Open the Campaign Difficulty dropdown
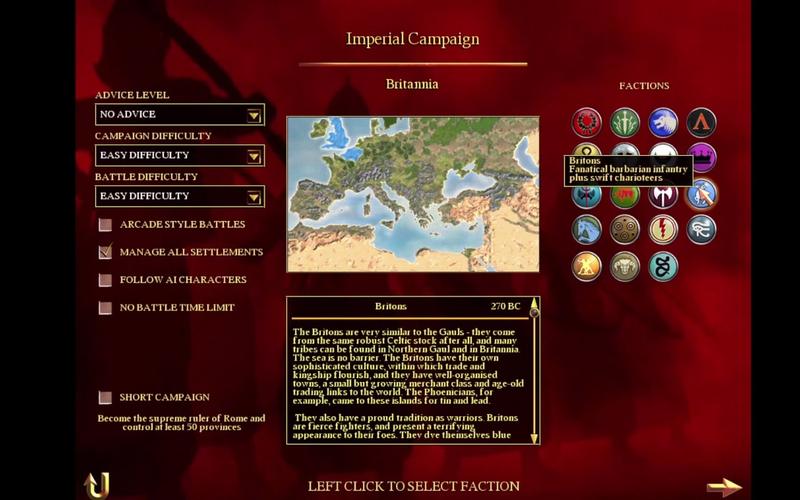 pyautogui.click(x=254, y=156)
